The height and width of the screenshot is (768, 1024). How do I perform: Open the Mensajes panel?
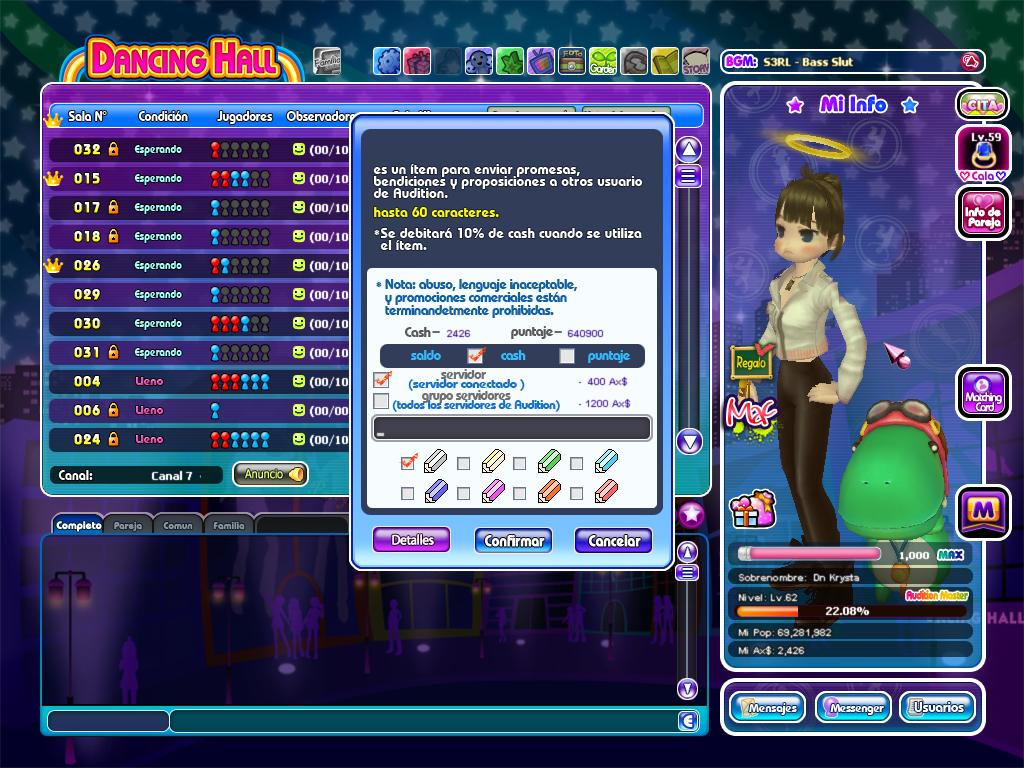click(767, 707)
